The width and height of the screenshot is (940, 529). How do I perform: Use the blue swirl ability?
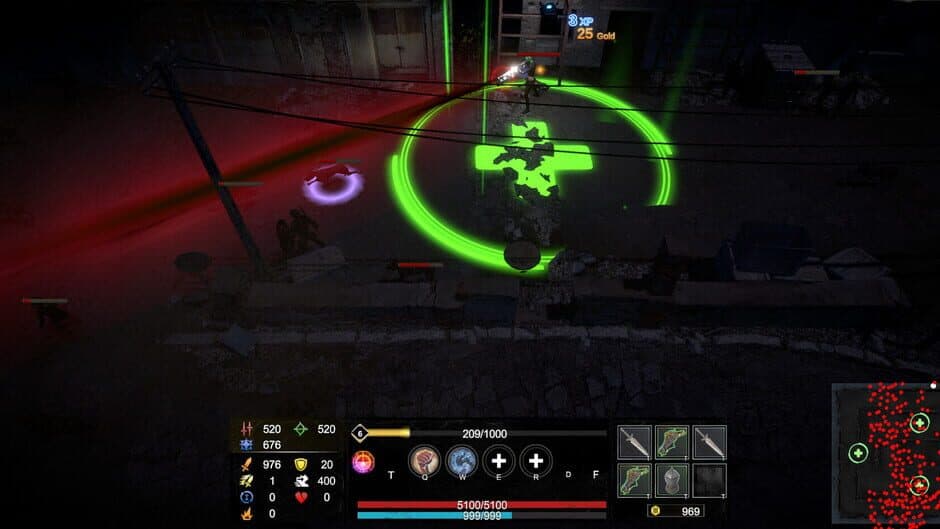(461, 460)
